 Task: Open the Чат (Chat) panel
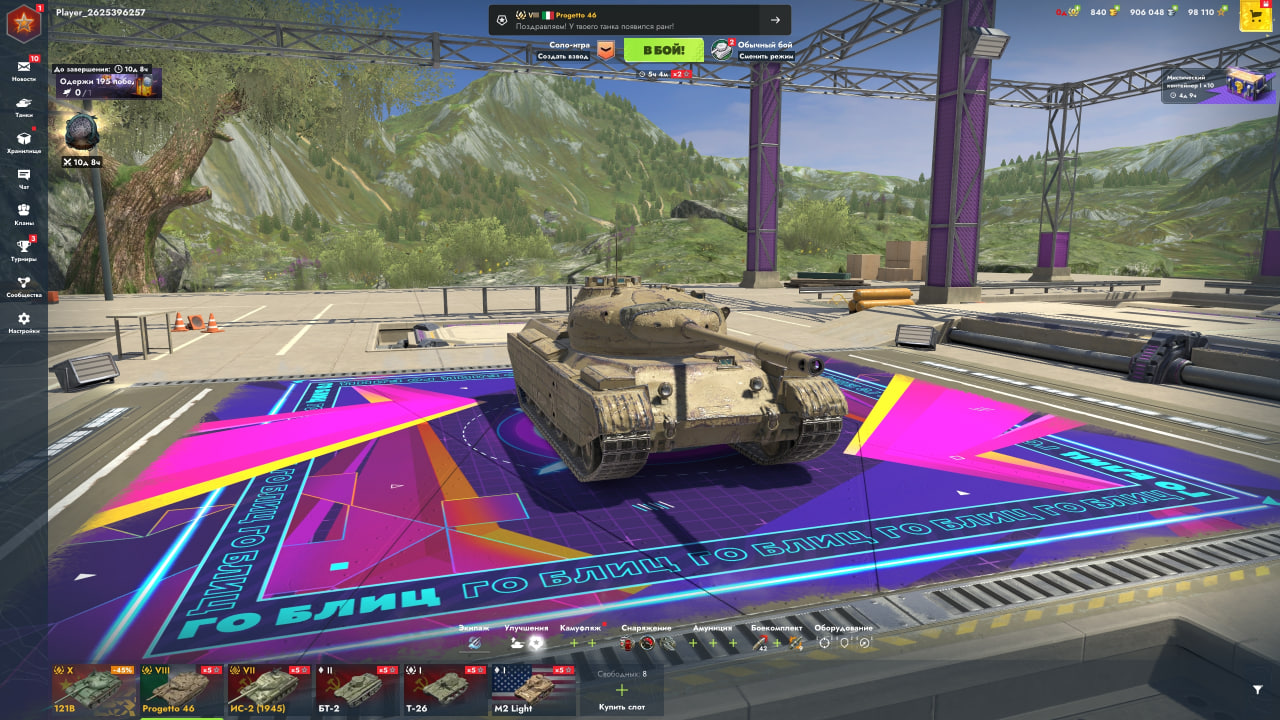coord(23,178)
